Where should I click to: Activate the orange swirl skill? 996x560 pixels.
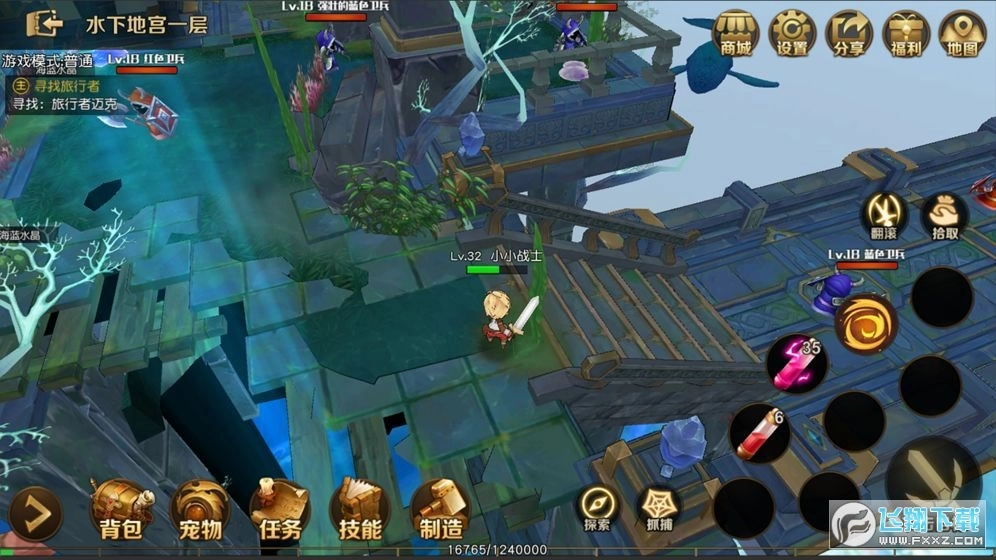[x=866, y=324]
